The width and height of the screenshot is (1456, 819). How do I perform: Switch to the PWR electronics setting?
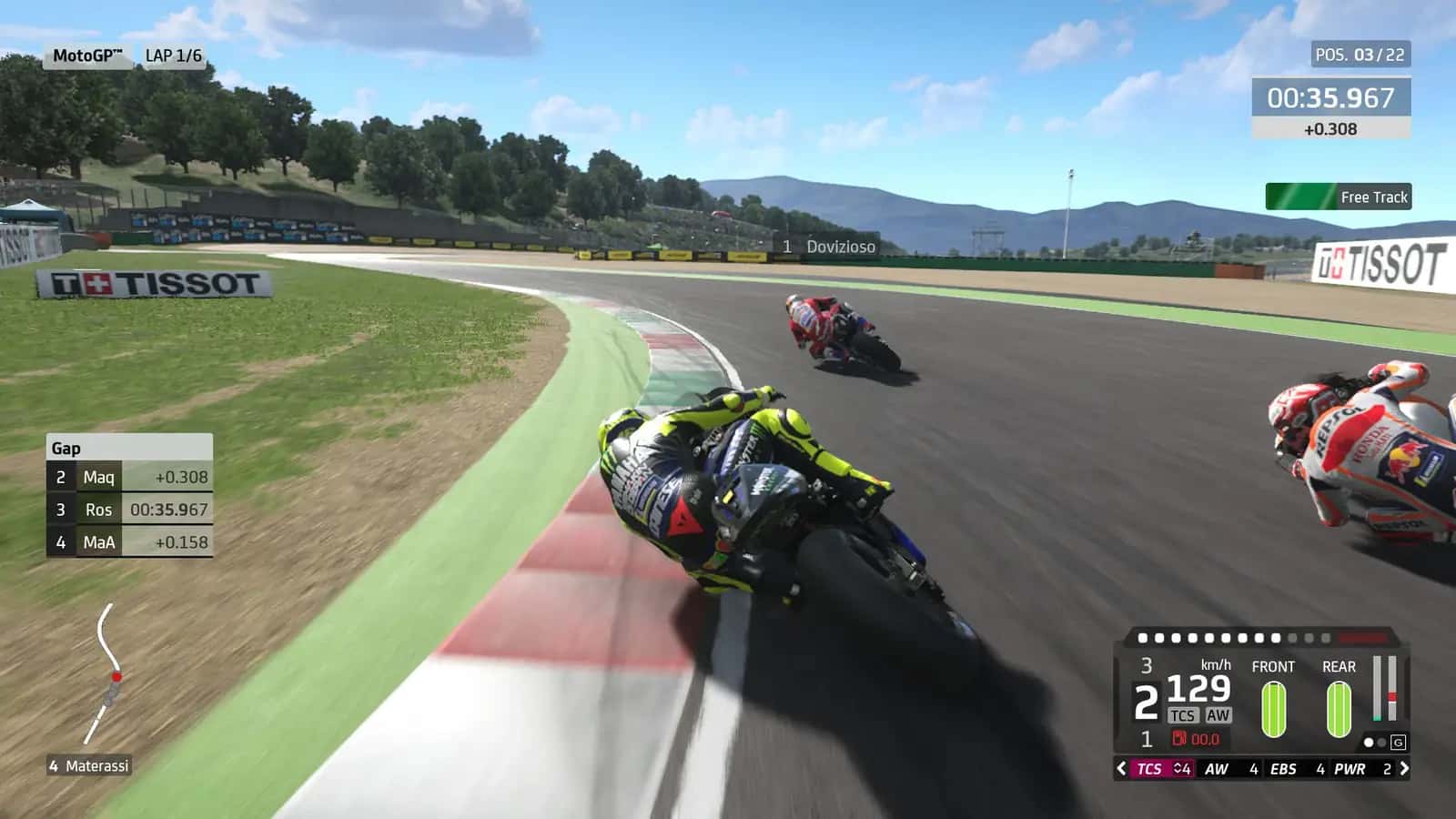(x=1350, y=769)
